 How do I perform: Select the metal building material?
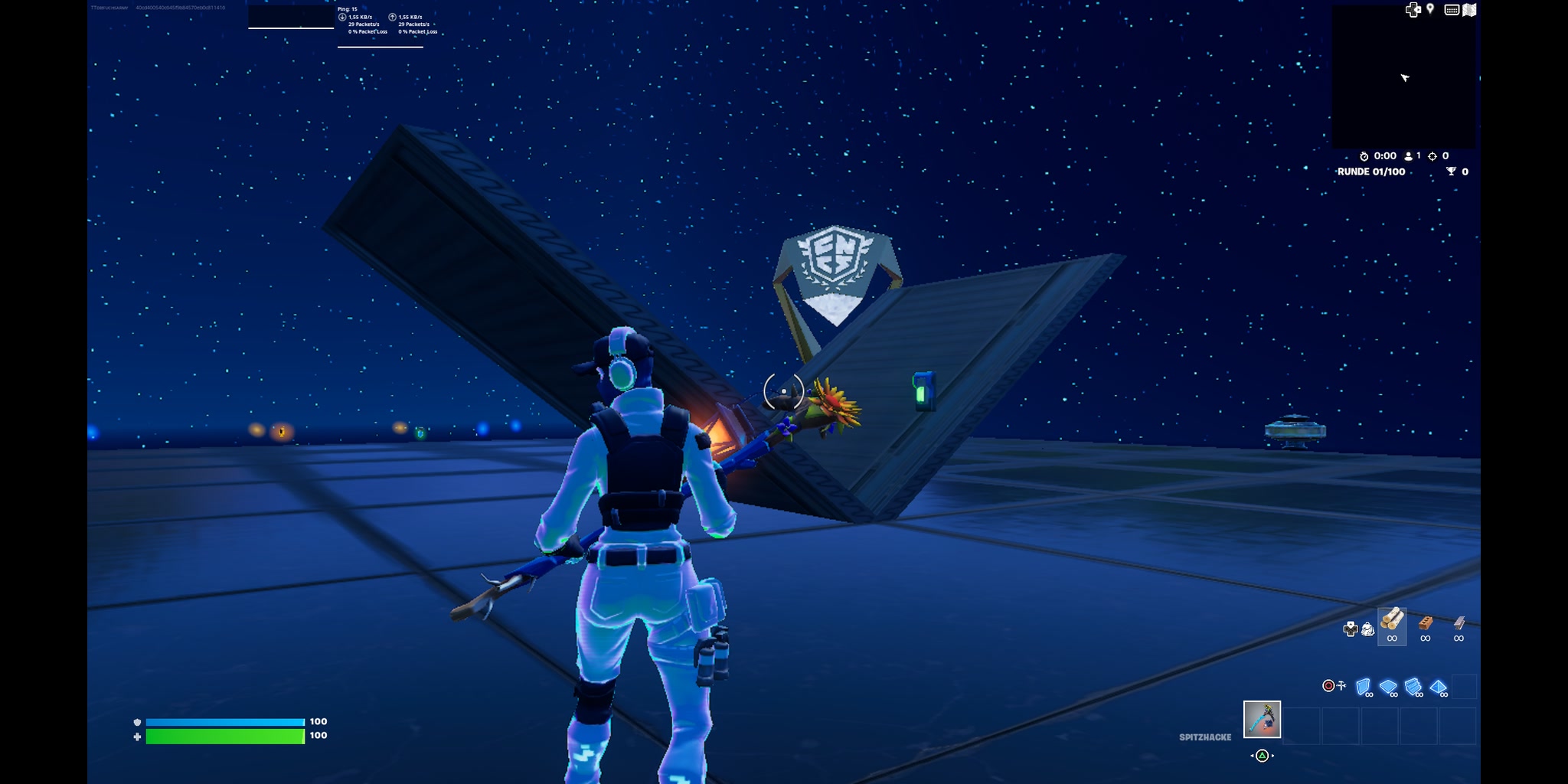tap(1459, 622)
